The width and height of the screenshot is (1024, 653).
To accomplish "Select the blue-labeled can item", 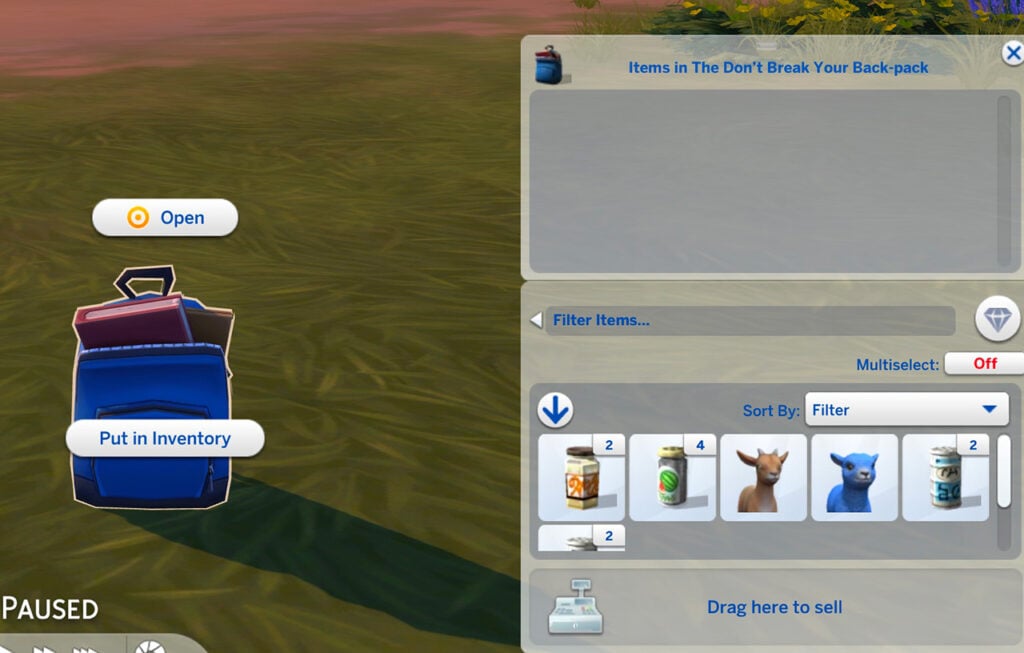I will pyautogui.click(x=945, y=477).
